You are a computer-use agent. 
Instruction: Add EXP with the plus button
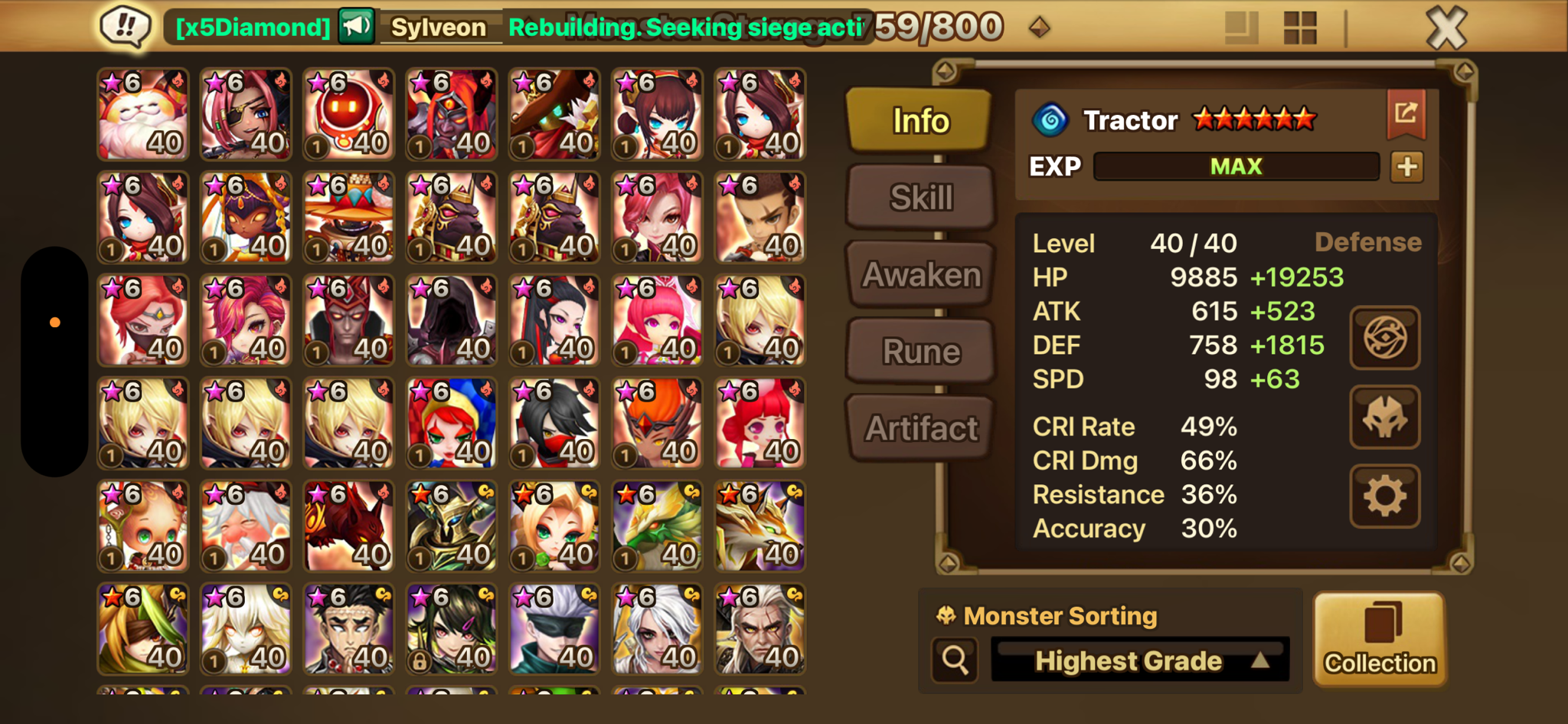[x=1407, y=166]
